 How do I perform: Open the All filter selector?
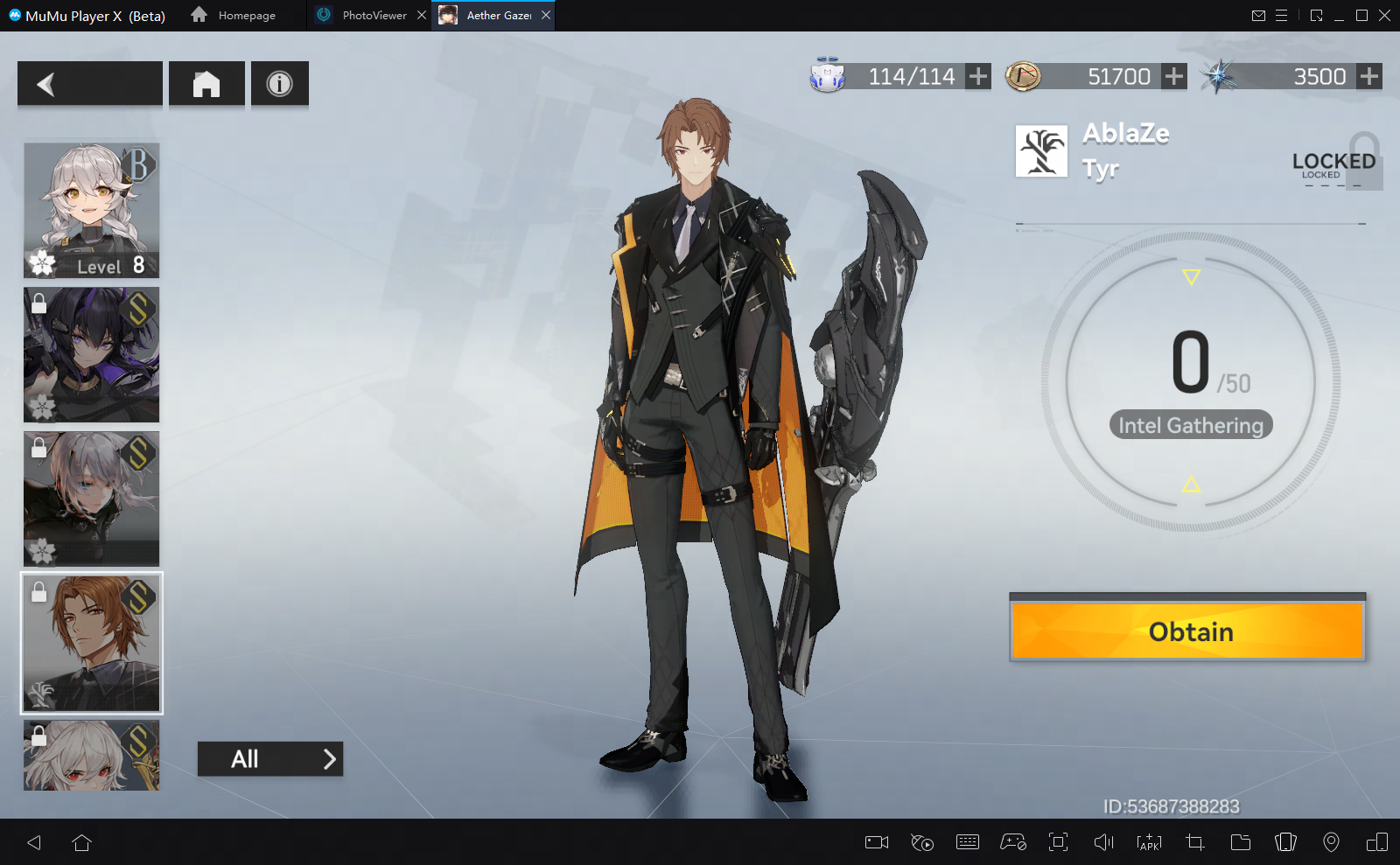point(269,759)
